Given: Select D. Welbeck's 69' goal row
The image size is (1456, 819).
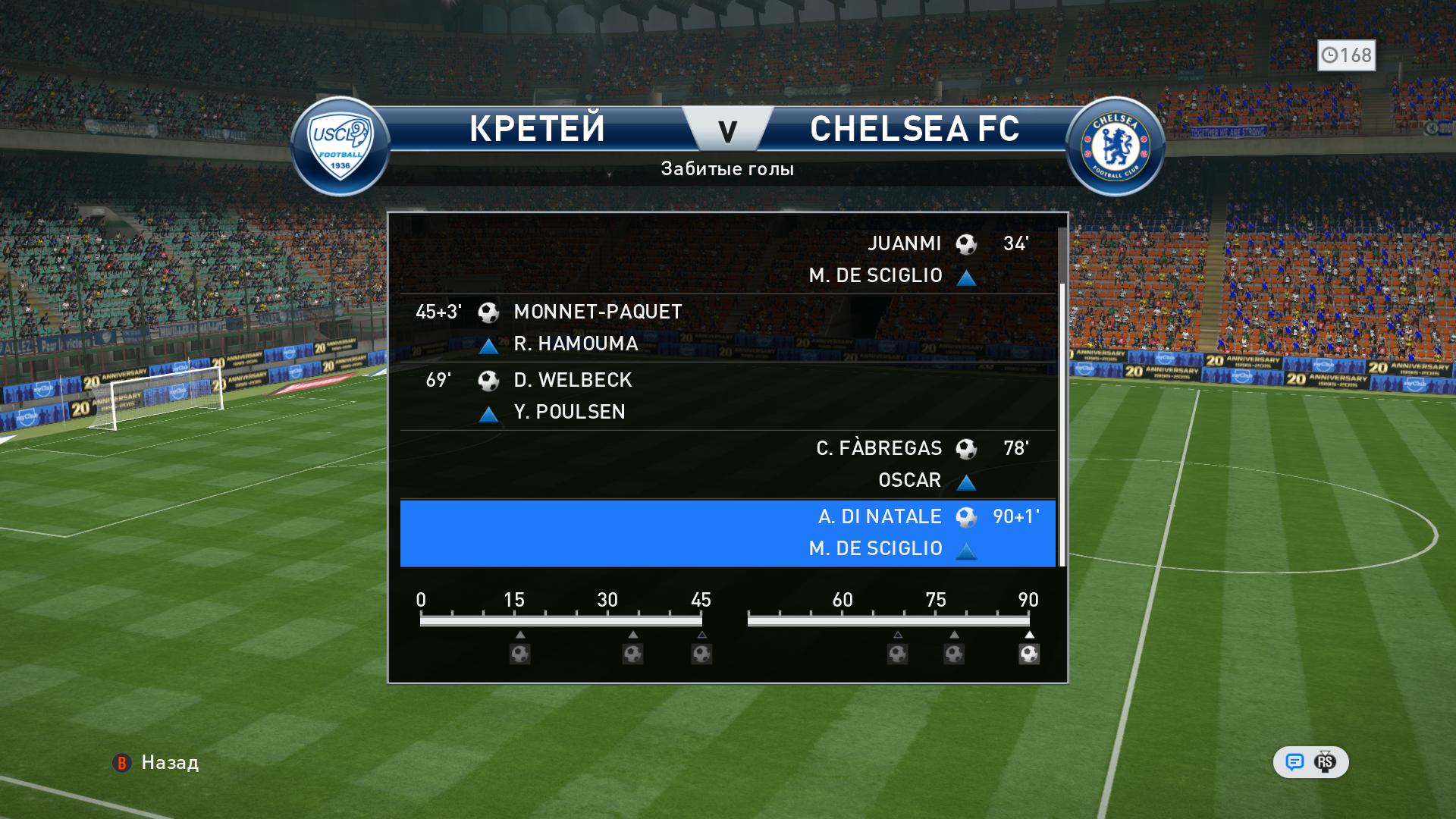Looking at the screenshot, I should coord(726,396).
